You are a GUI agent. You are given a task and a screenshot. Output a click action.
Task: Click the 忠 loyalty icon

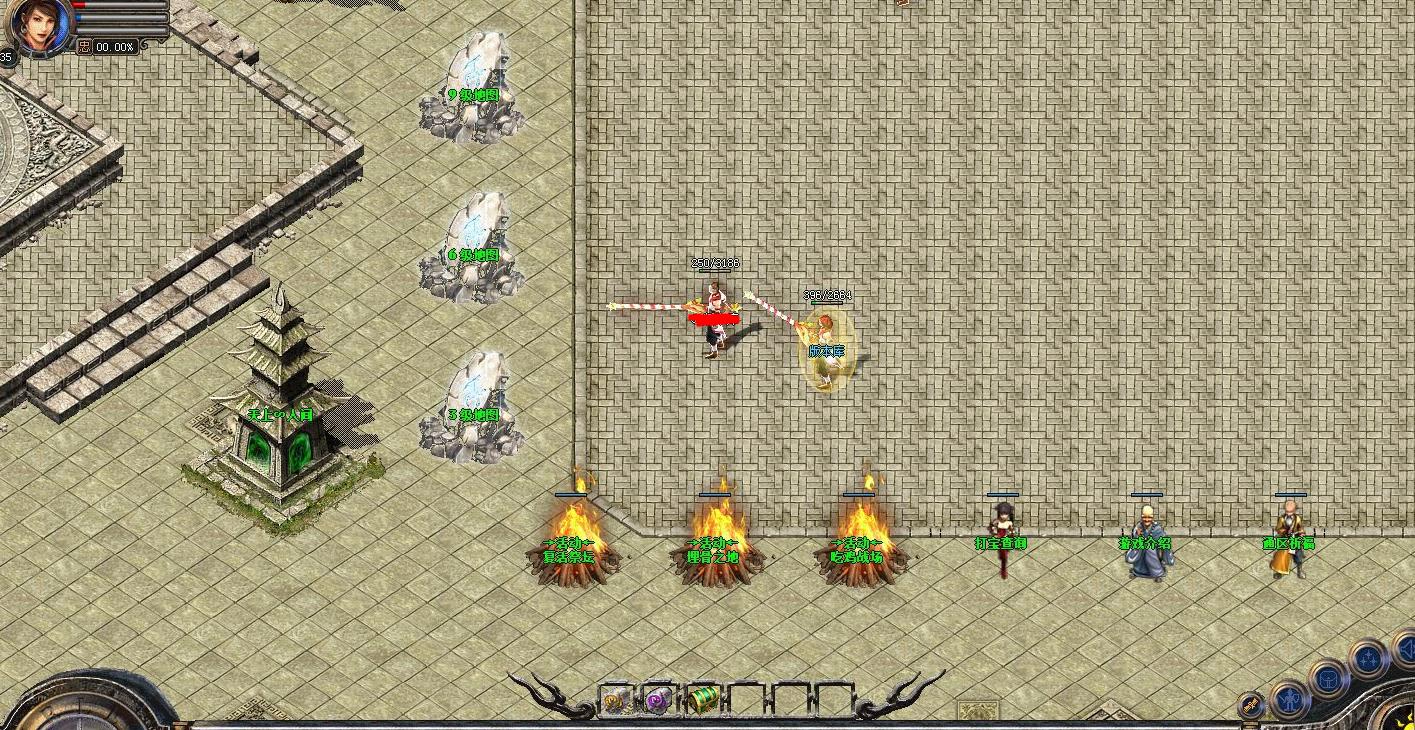click(85, 46)
